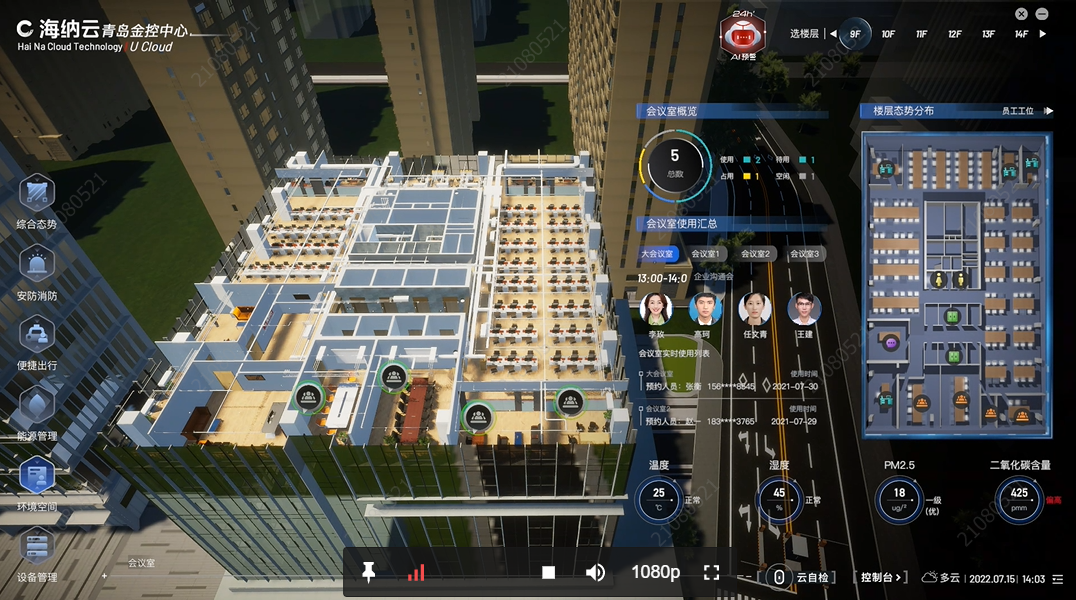Stop the stream with the stop button
The height and width of the screenshot is (600, 1076).
(x=548, y=572)
